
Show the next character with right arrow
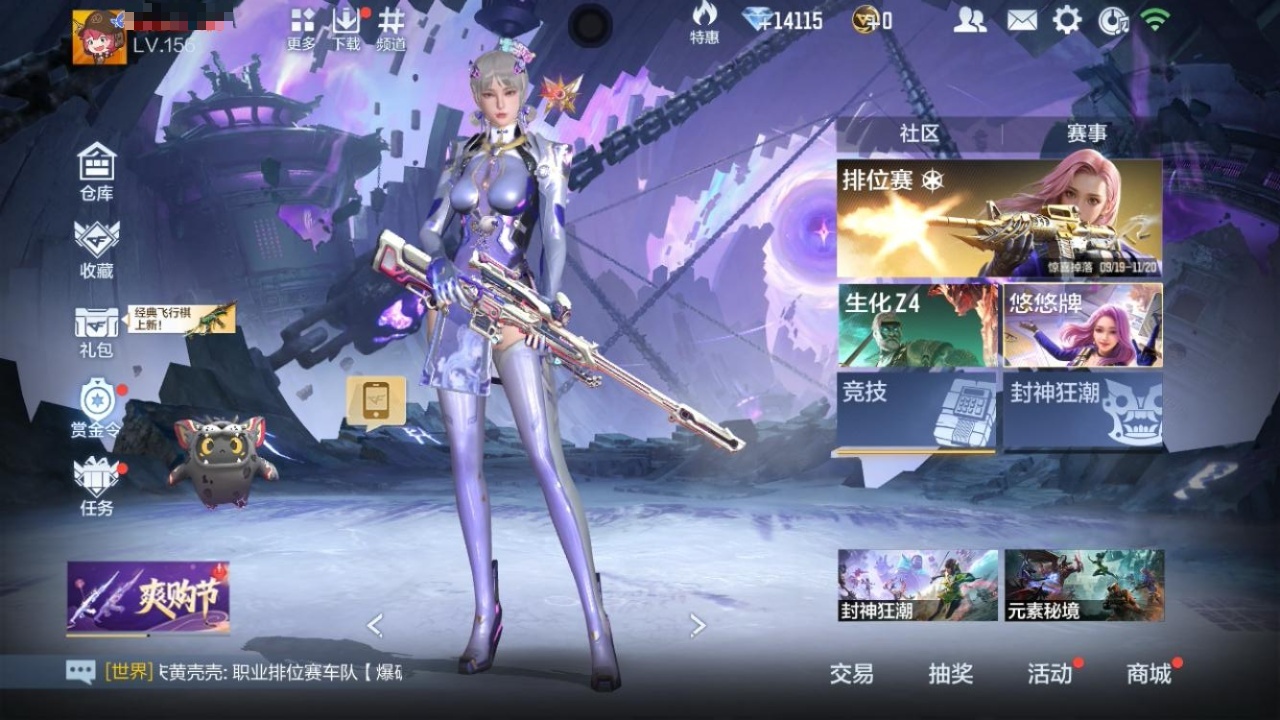click(x=698, y=626)
